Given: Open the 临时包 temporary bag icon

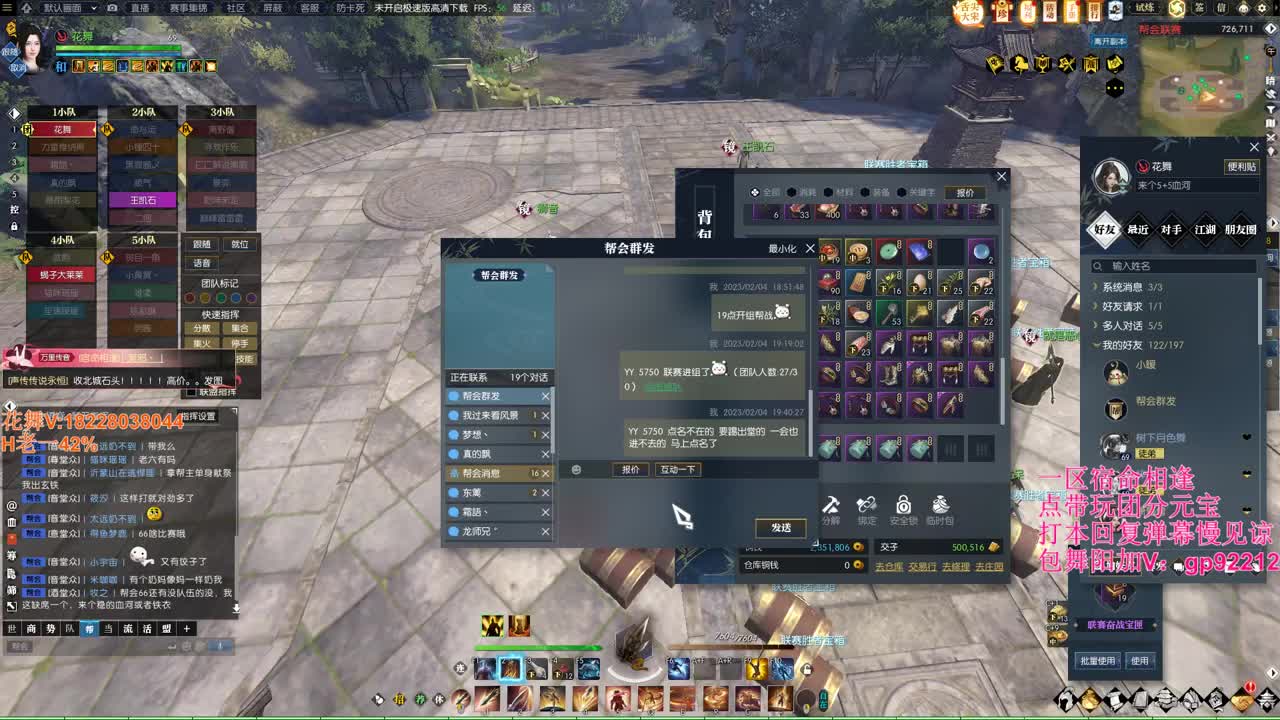Looking at the screenshot, I should pyautogui.click(x=940, y=505).
